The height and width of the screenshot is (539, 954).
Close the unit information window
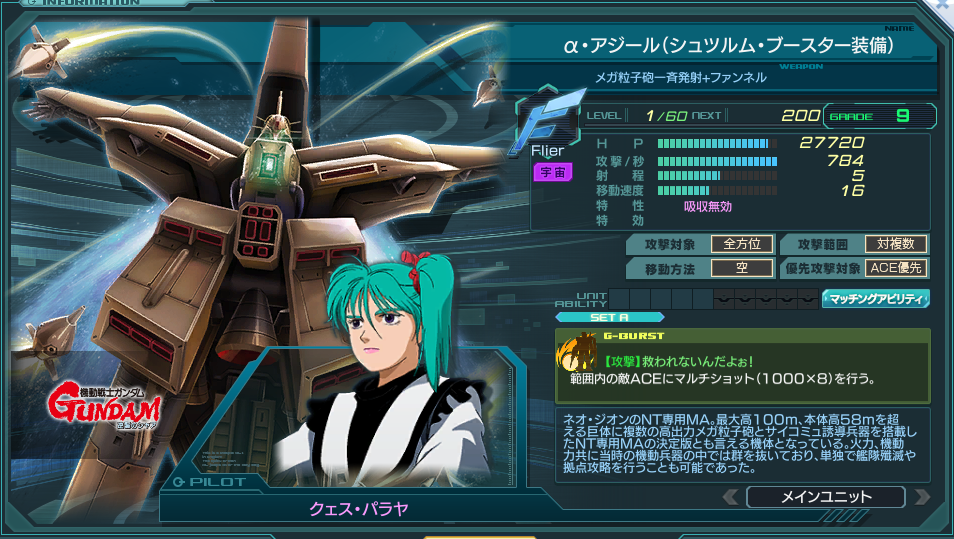[943, 6]
